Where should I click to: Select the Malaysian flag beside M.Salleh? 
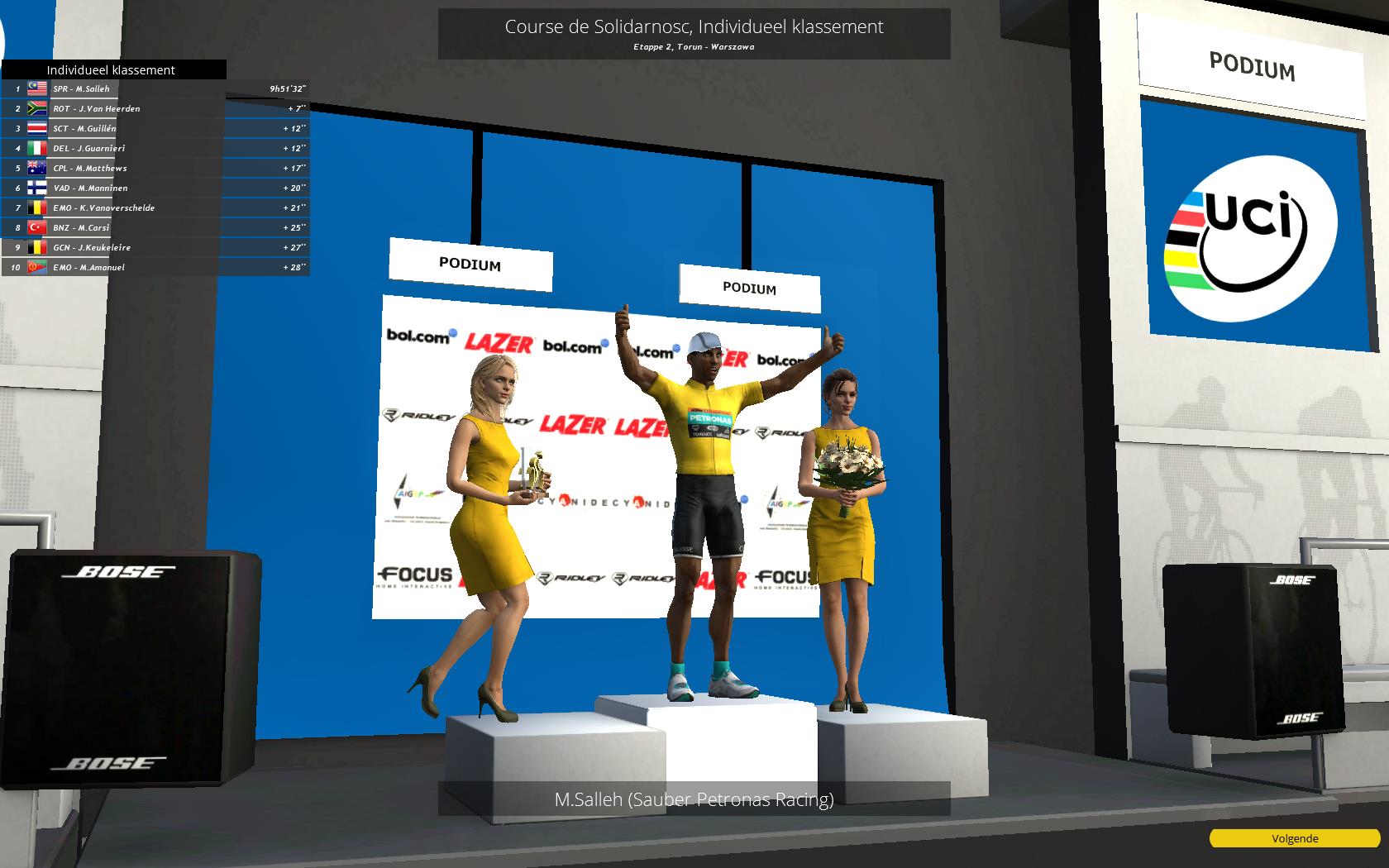pos(37,88)
